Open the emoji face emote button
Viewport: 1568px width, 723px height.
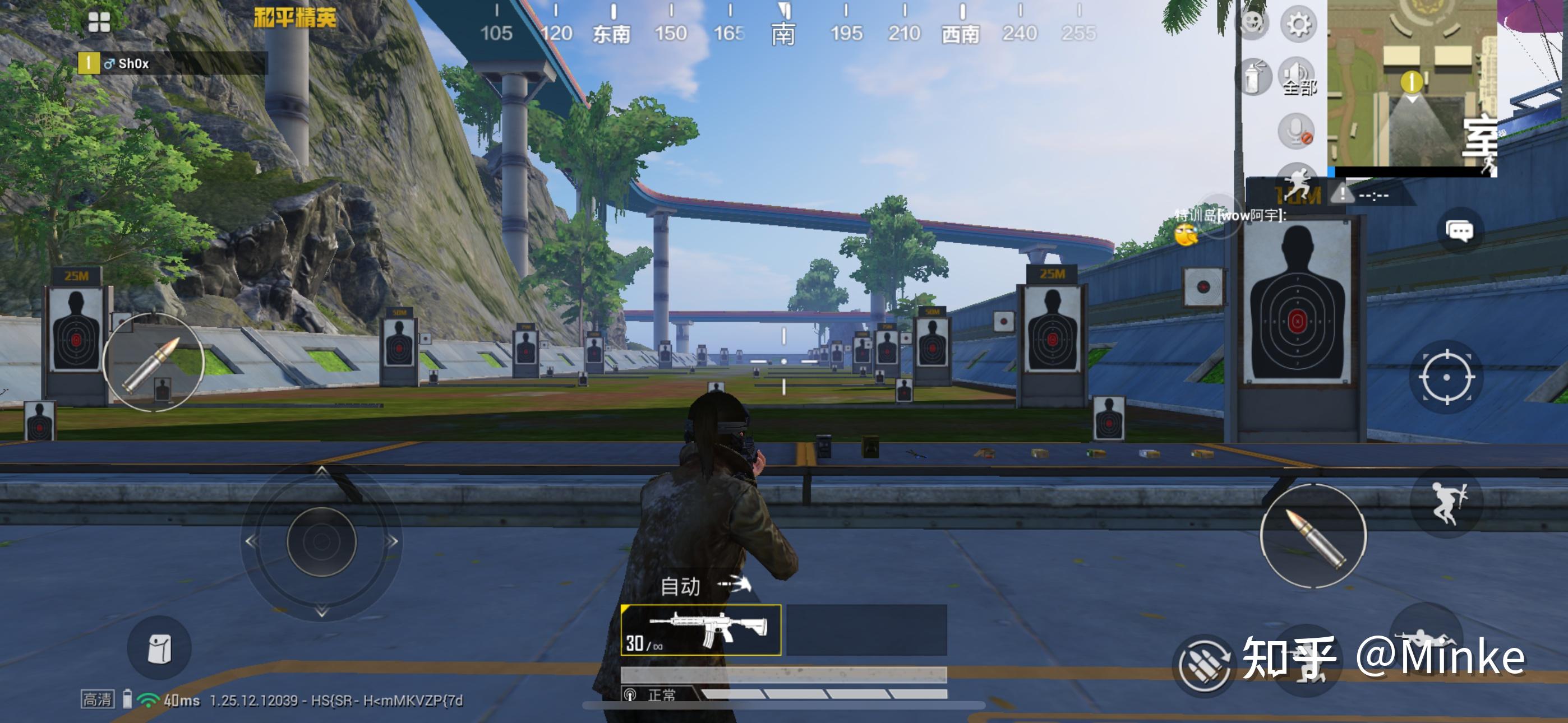pos(1252,24)
